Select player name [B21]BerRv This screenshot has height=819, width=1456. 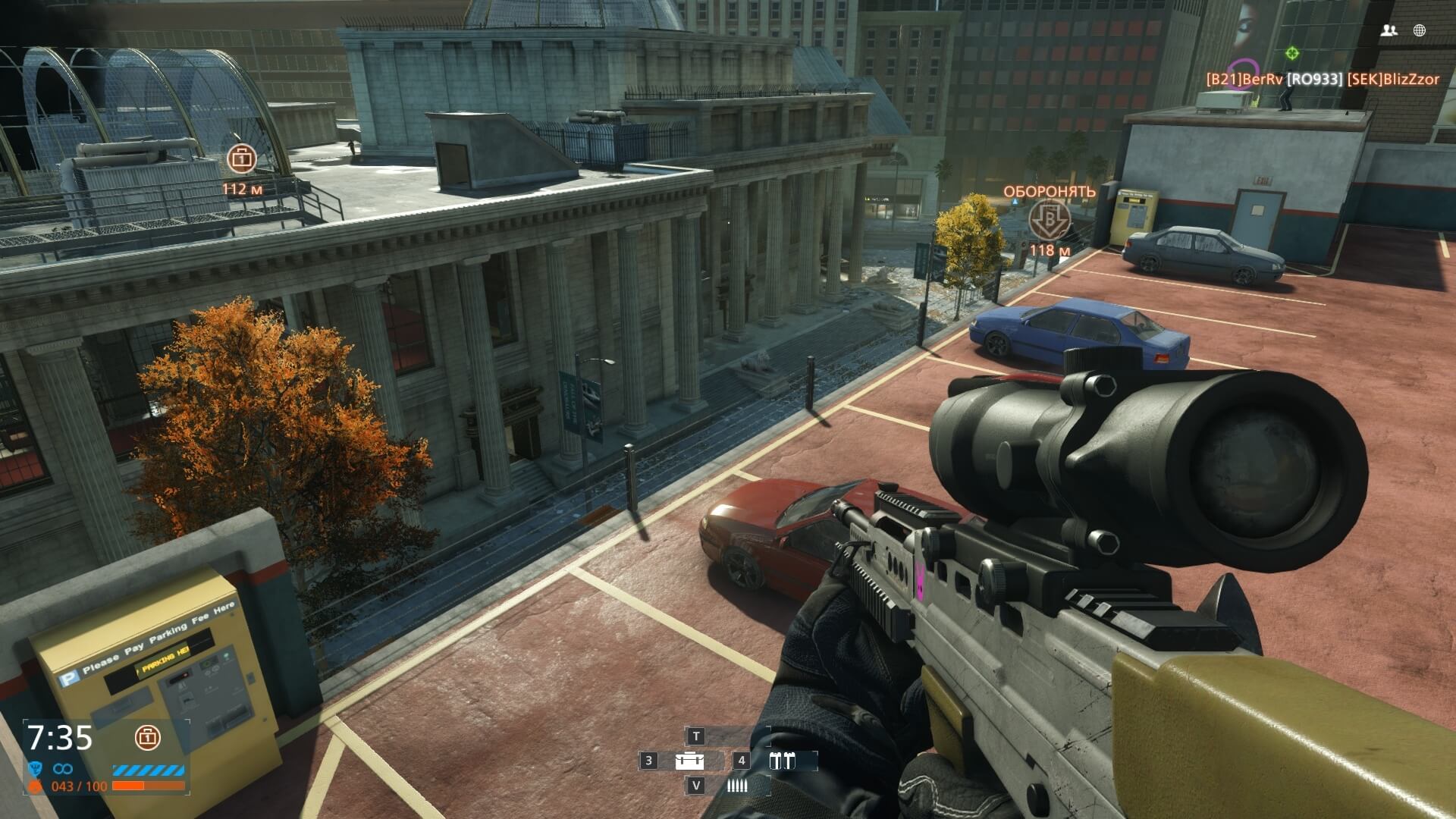coord(1244,79)
